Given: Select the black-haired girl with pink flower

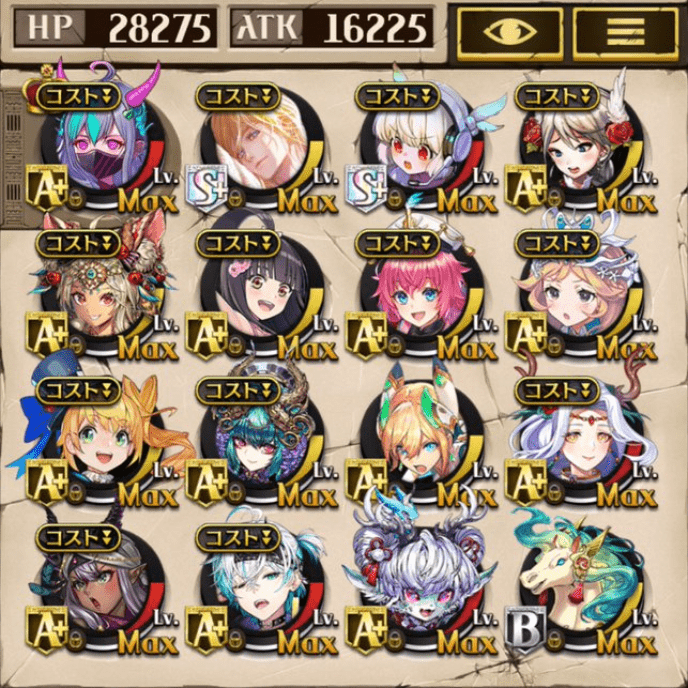Looking at the screenshot, I should point(260,295).
